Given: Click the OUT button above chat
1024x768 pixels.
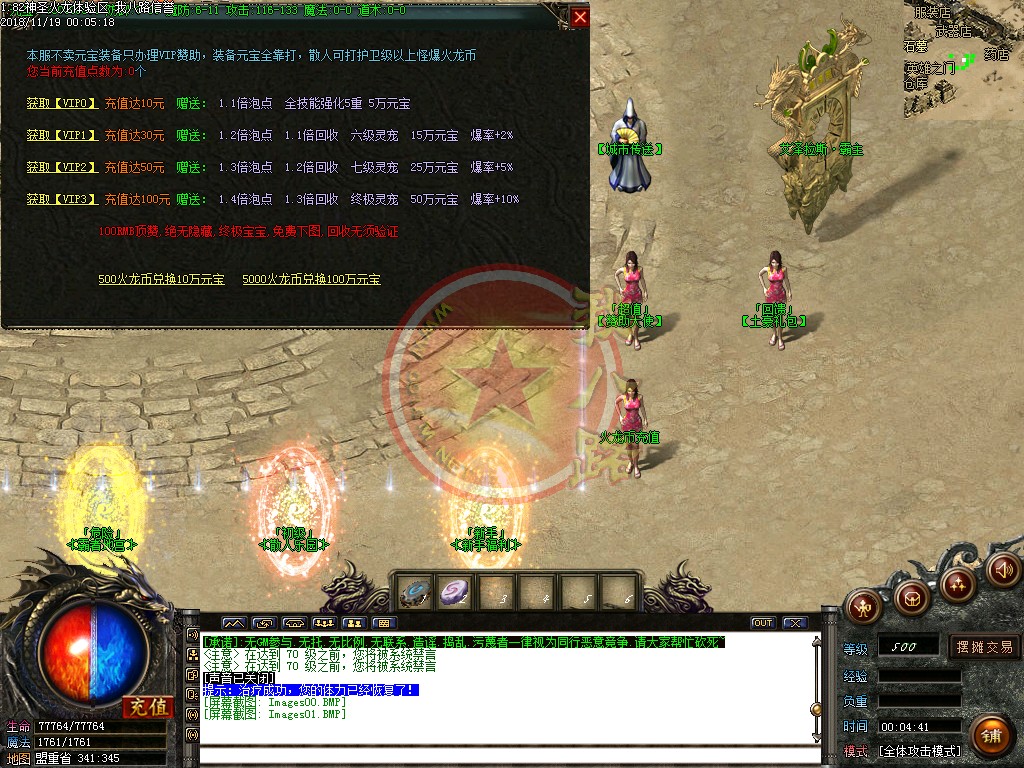Looking at the screenshot, I should tap(763, 623).
